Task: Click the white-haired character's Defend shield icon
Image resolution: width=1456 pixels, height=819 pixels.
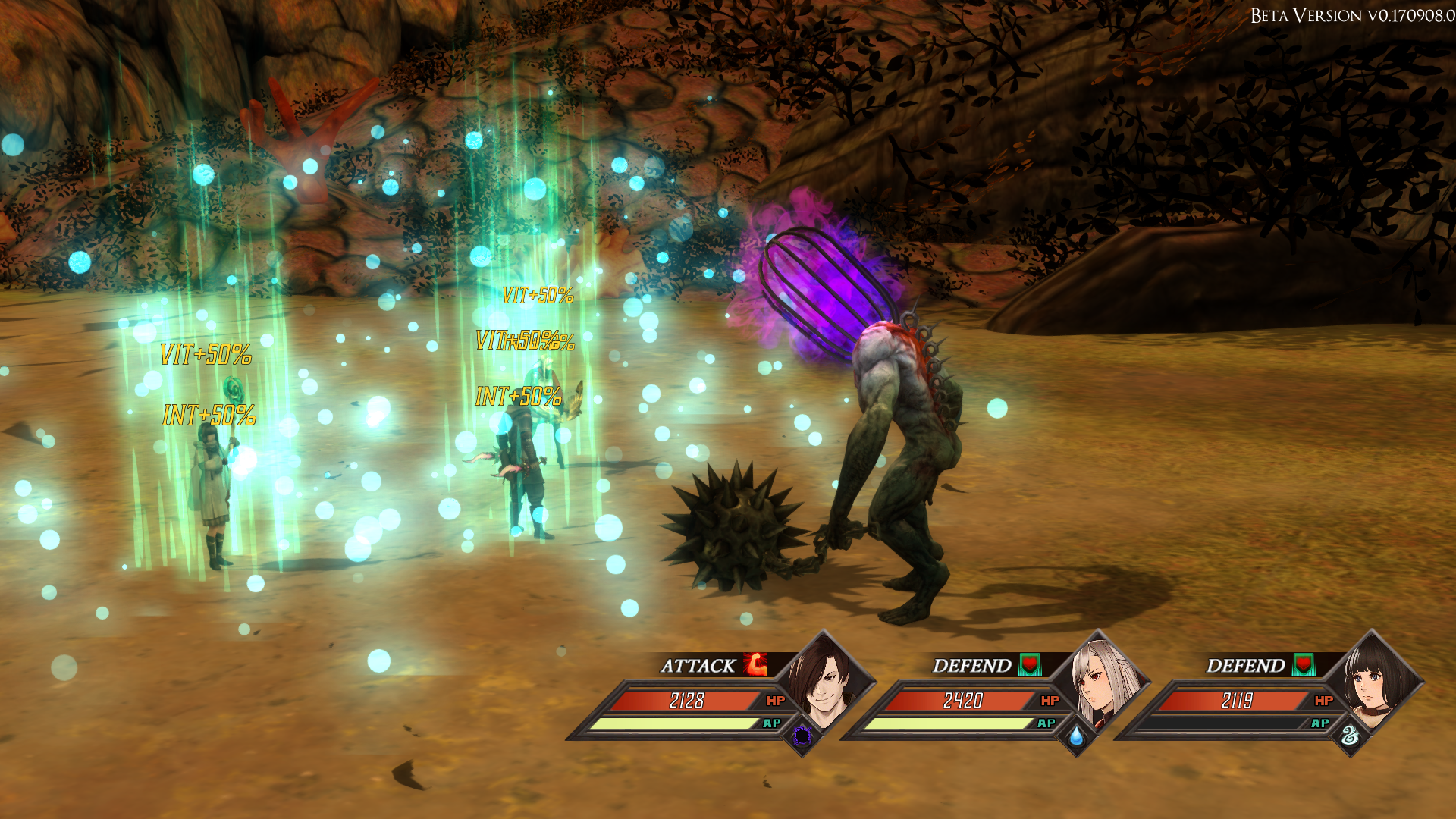Action: click(1029, 665)
